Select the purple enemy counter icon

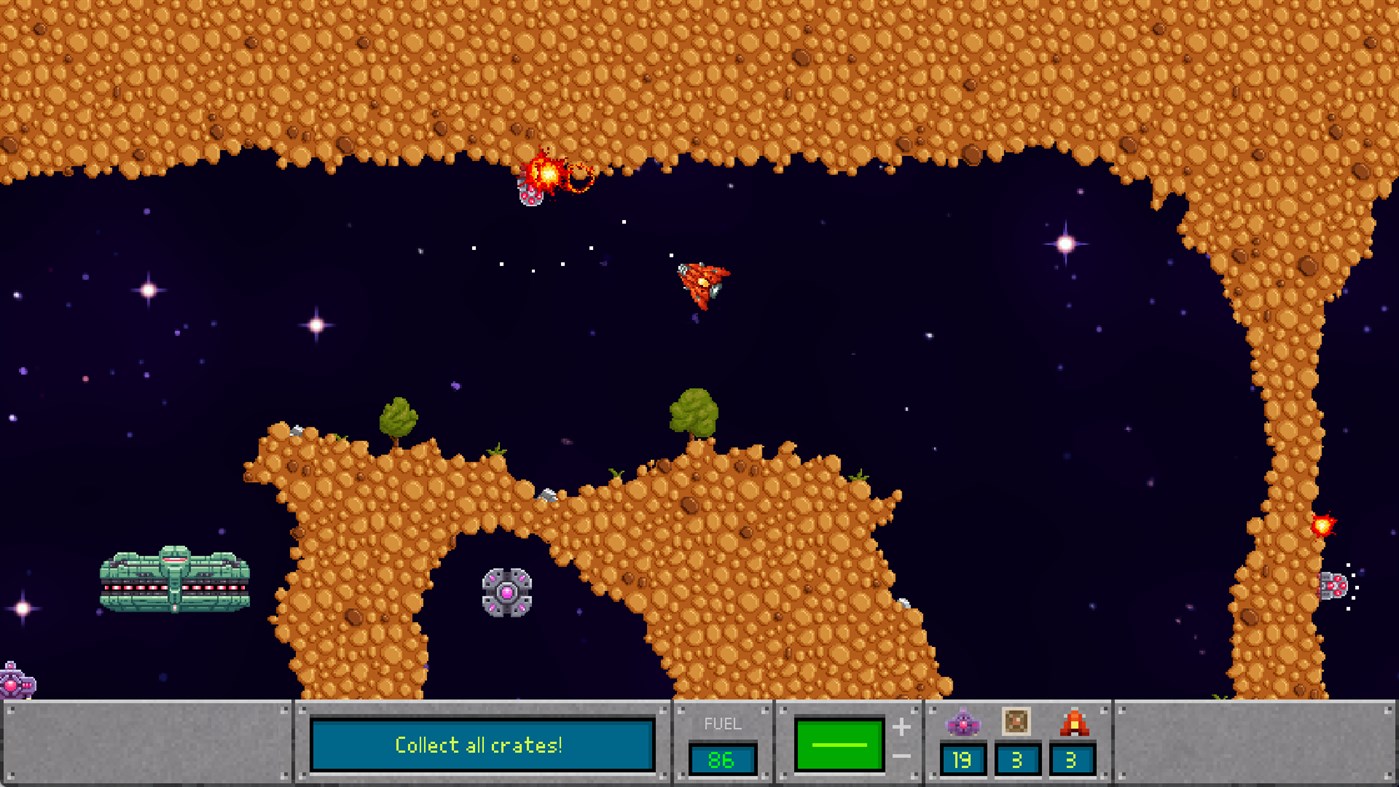[963, 719]
